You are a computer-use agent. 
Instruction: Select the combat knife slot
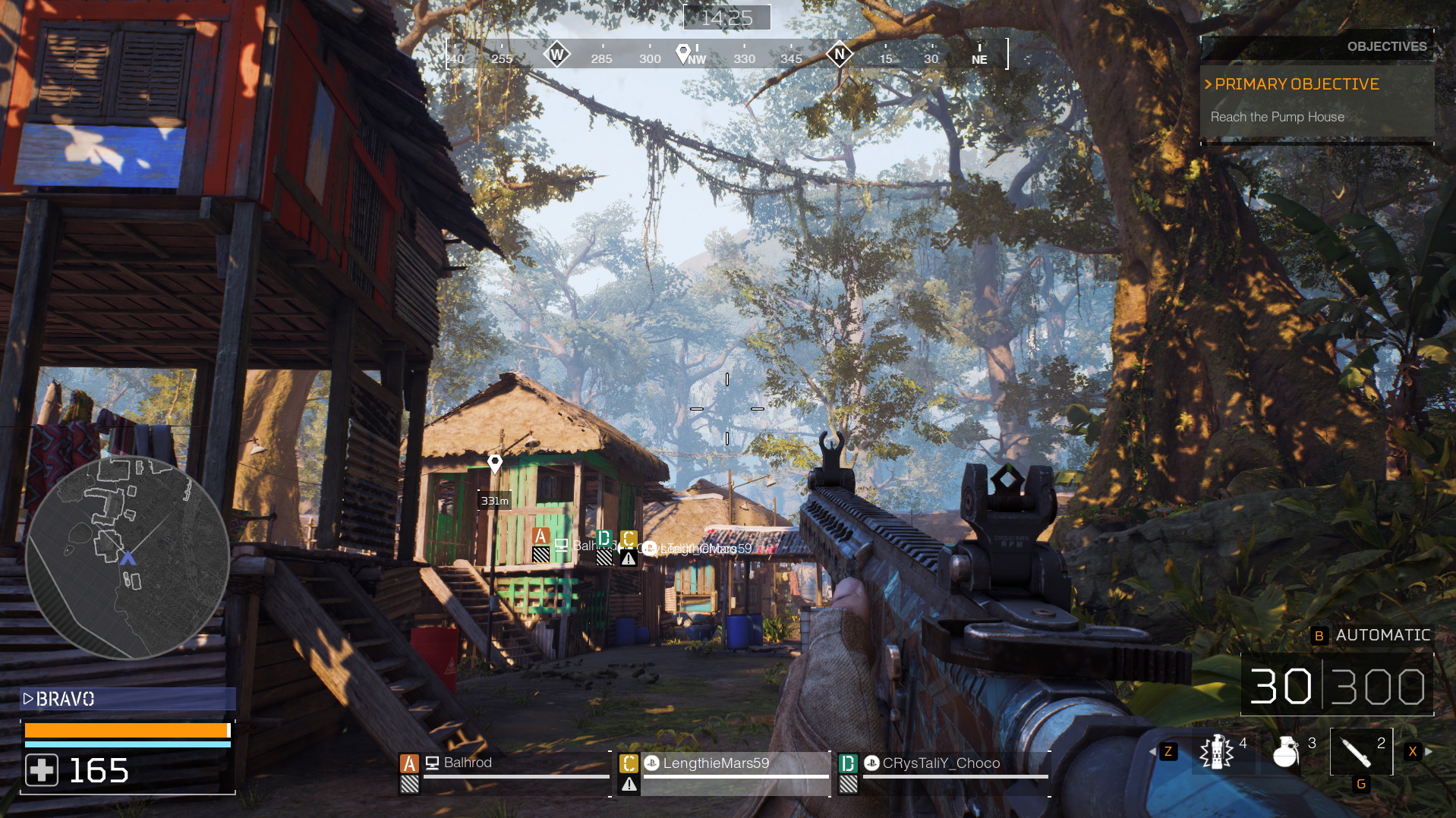click(1357, 752)
